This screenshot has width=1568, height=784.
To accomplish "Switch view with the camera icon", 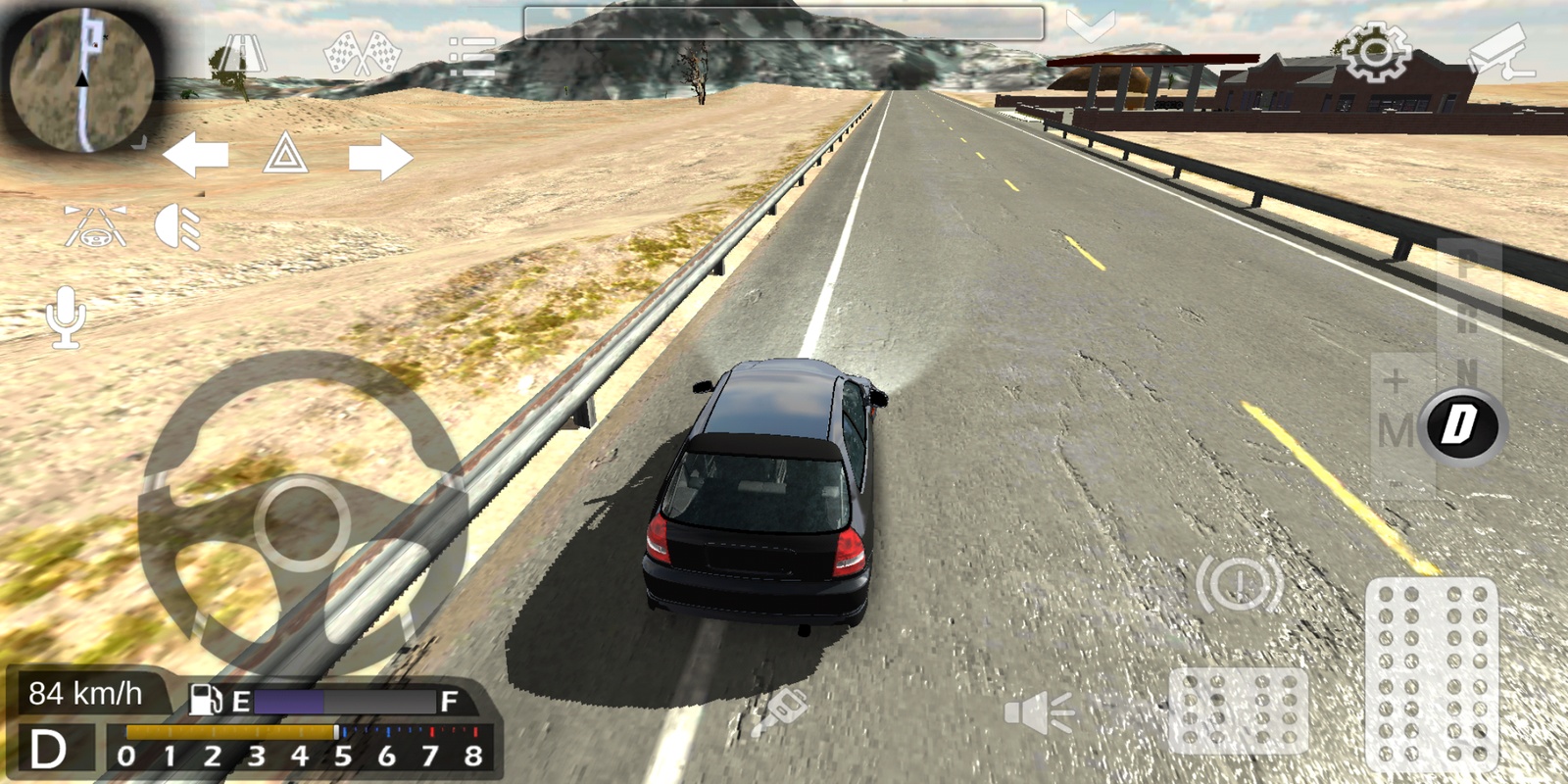I will coord(1502,53).
